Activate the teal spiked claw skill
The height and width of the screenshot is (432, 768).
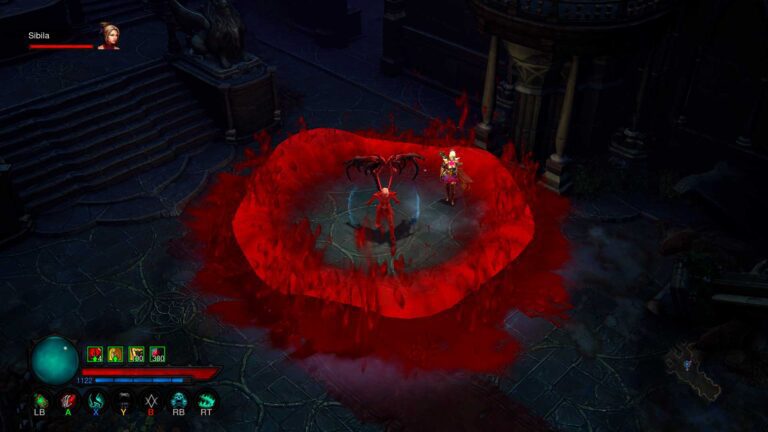206,400
